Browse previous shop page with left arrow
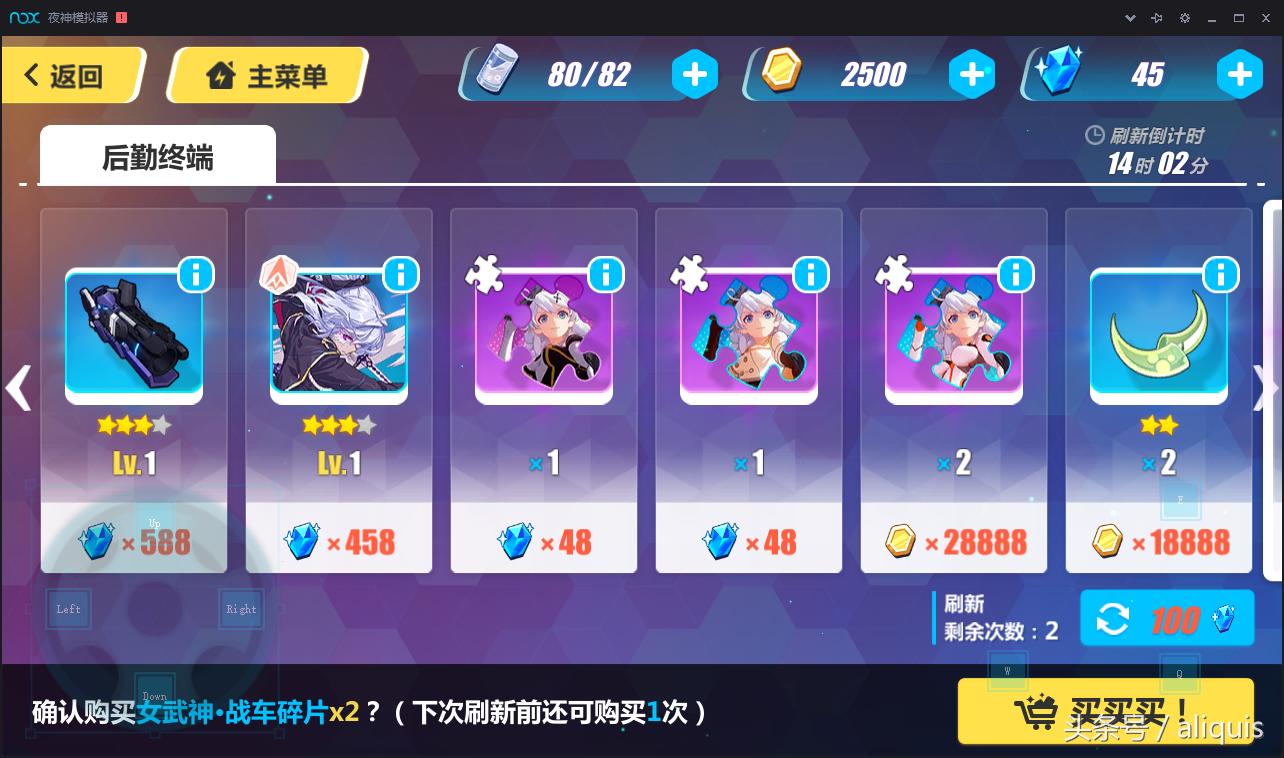 [17, 388]
